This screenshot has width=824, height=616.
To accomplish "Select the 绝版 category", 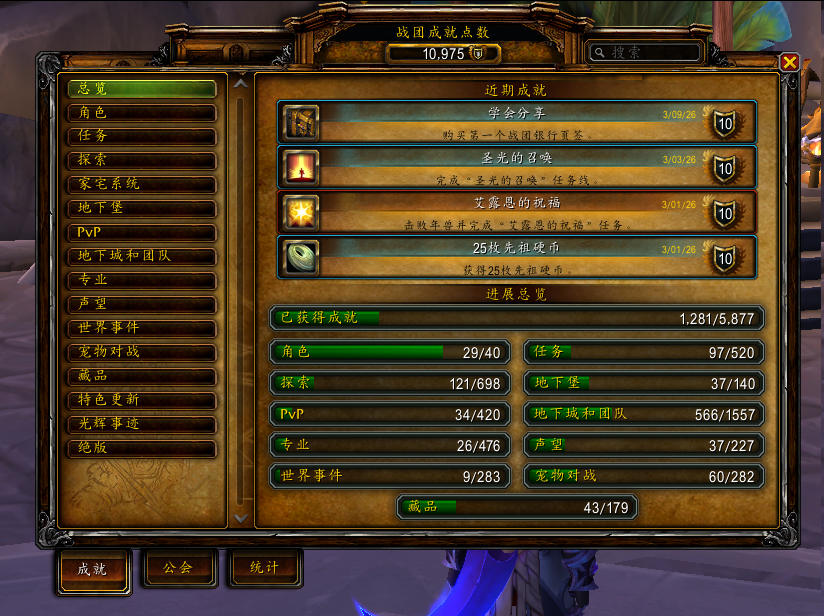I will [141, 448].
